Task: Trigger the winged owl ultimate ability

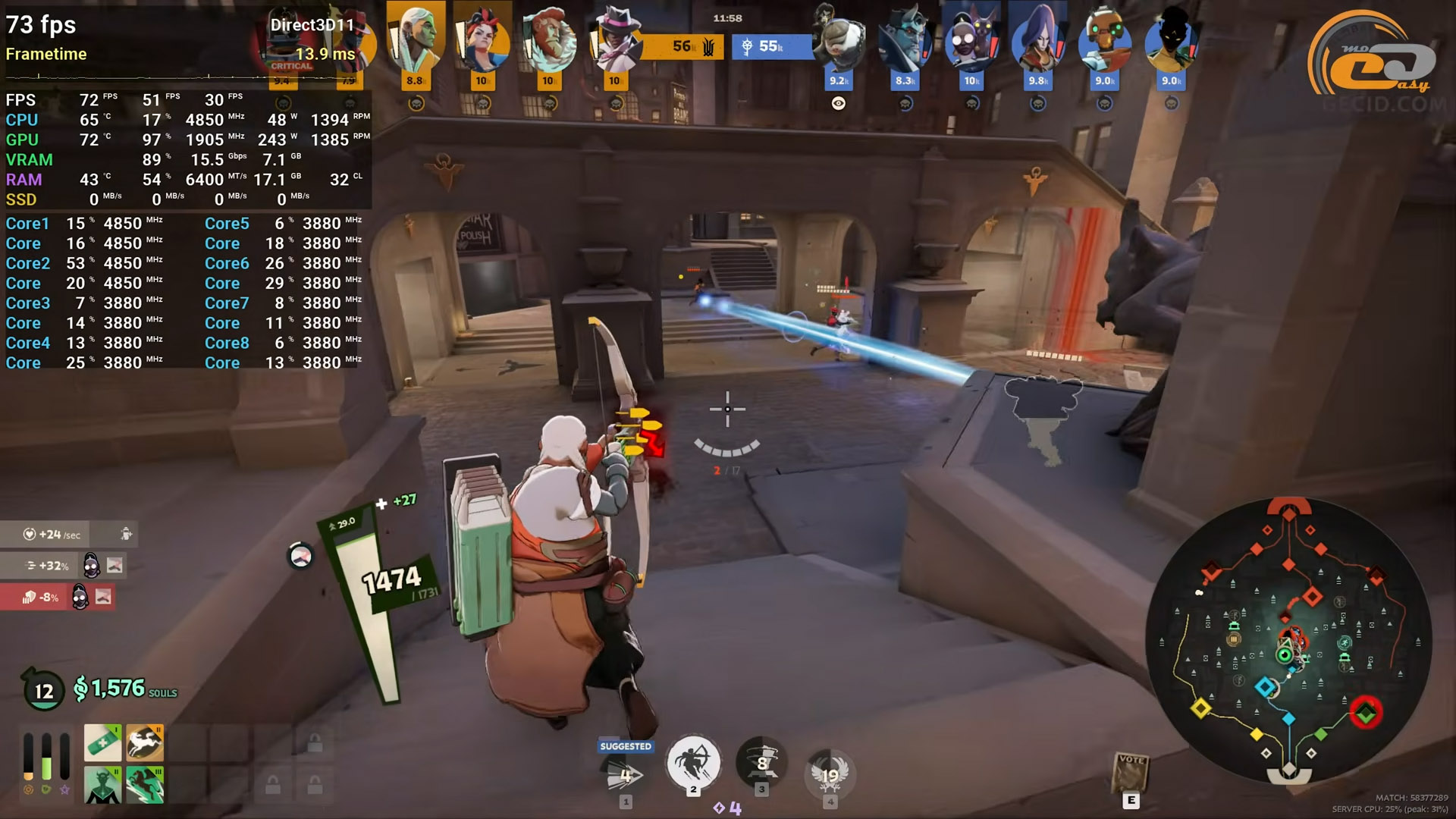Action: 830,773
